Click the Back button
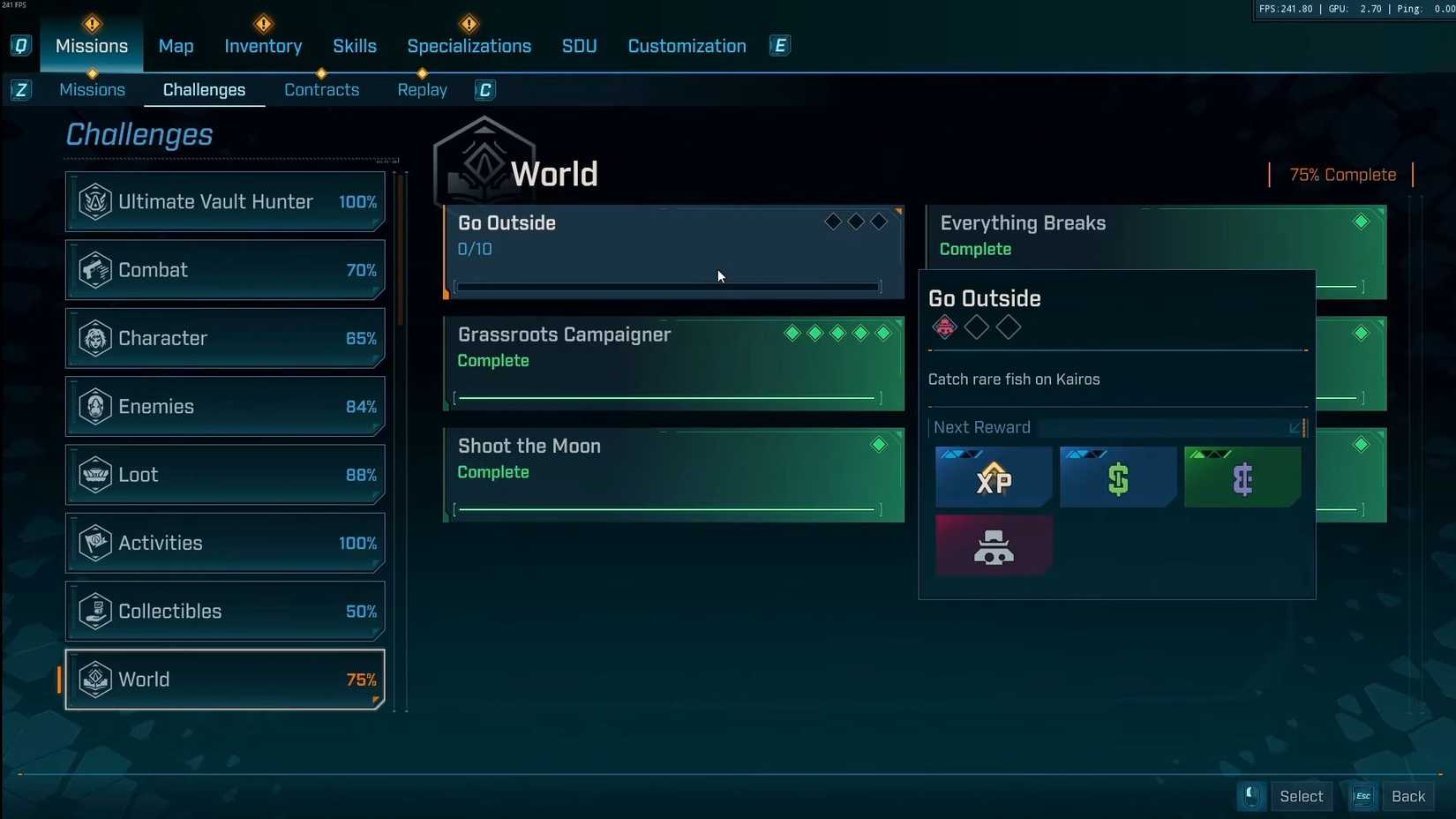 pyautogui.click(x=1407, y=795)
